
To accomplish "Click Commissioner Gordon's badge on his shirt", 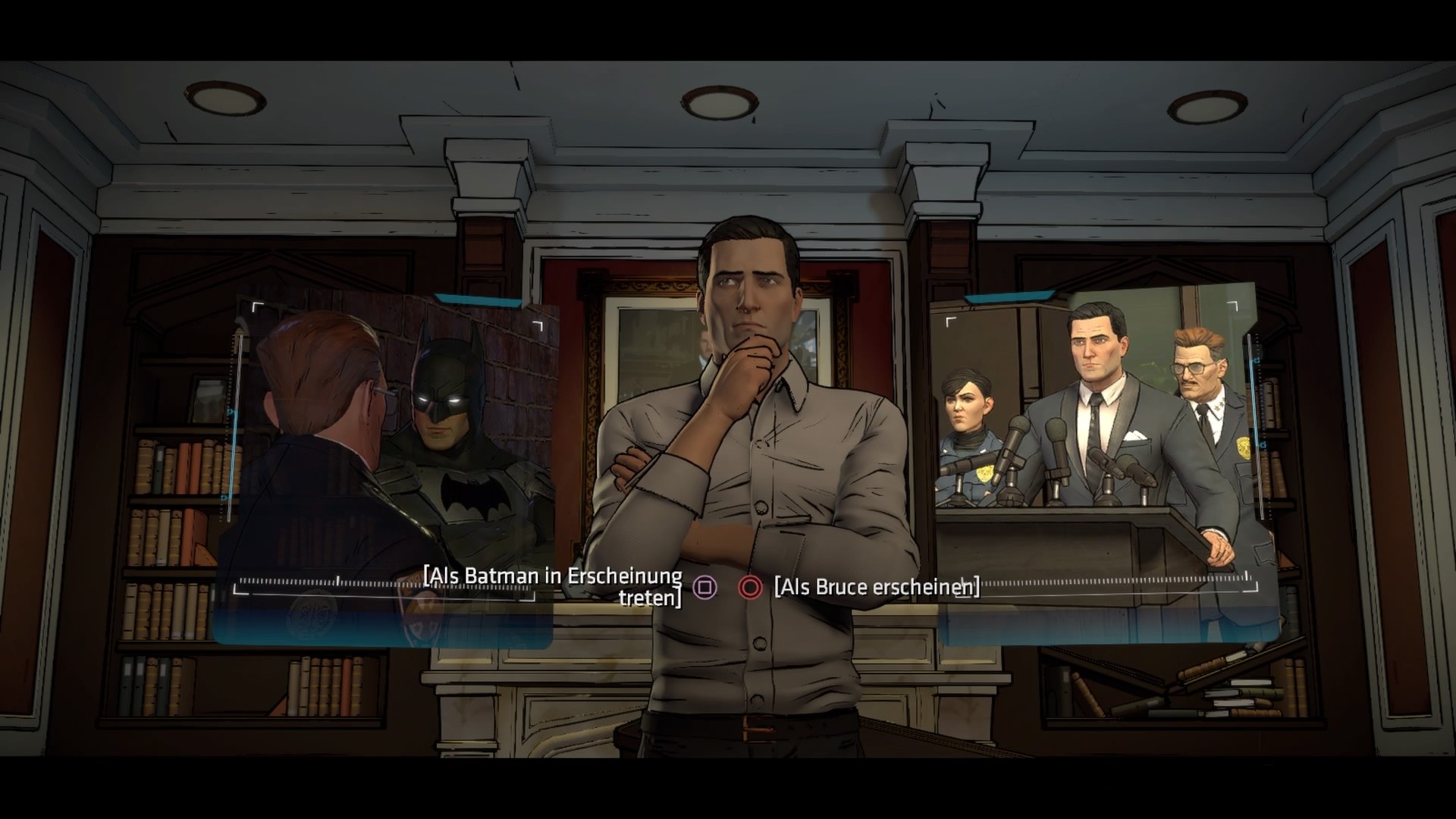I will 1244,448.
